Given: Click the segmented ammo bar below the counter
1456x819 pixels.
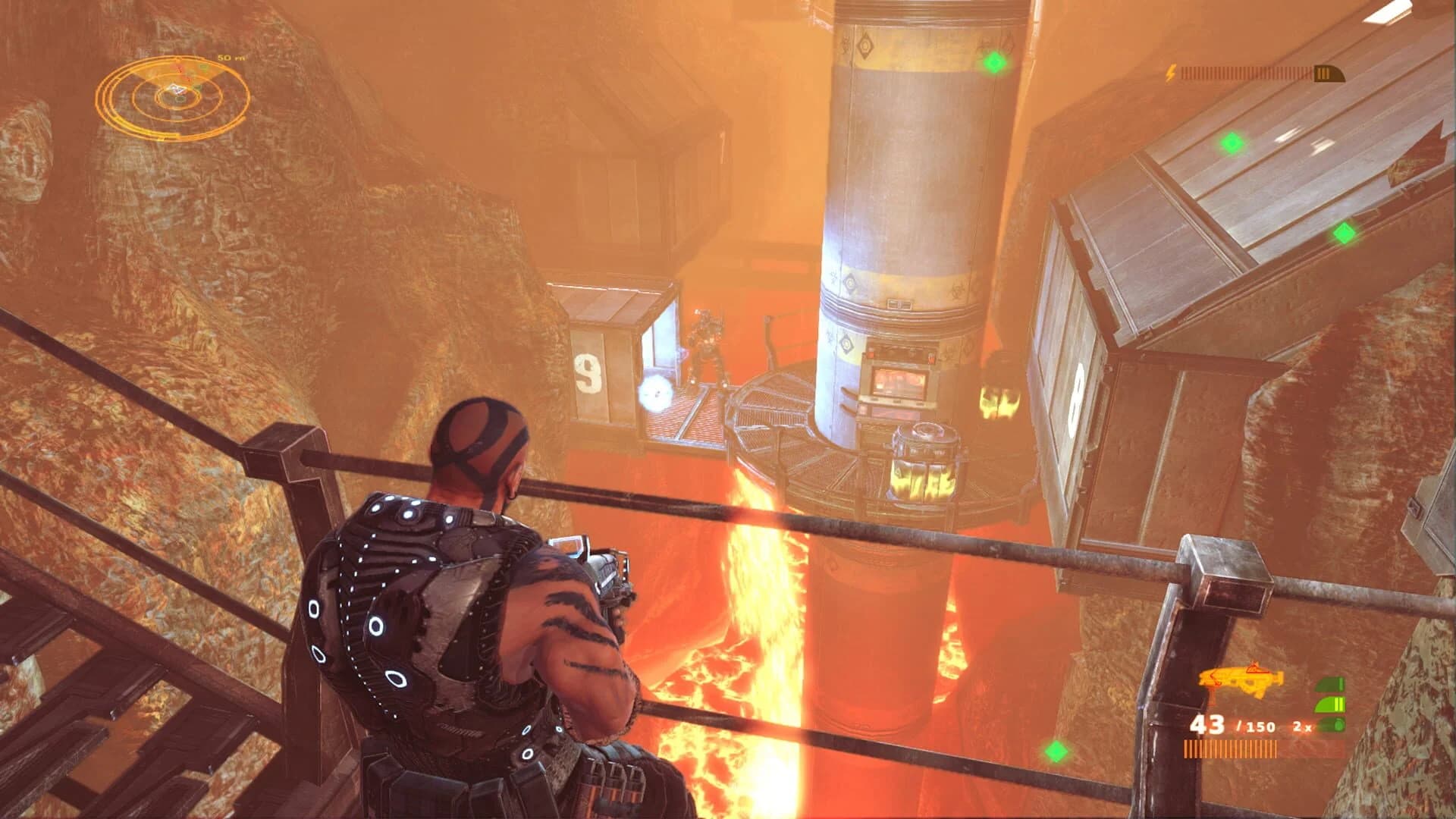Looking at the screenshot, I should tap(1231, 749).
